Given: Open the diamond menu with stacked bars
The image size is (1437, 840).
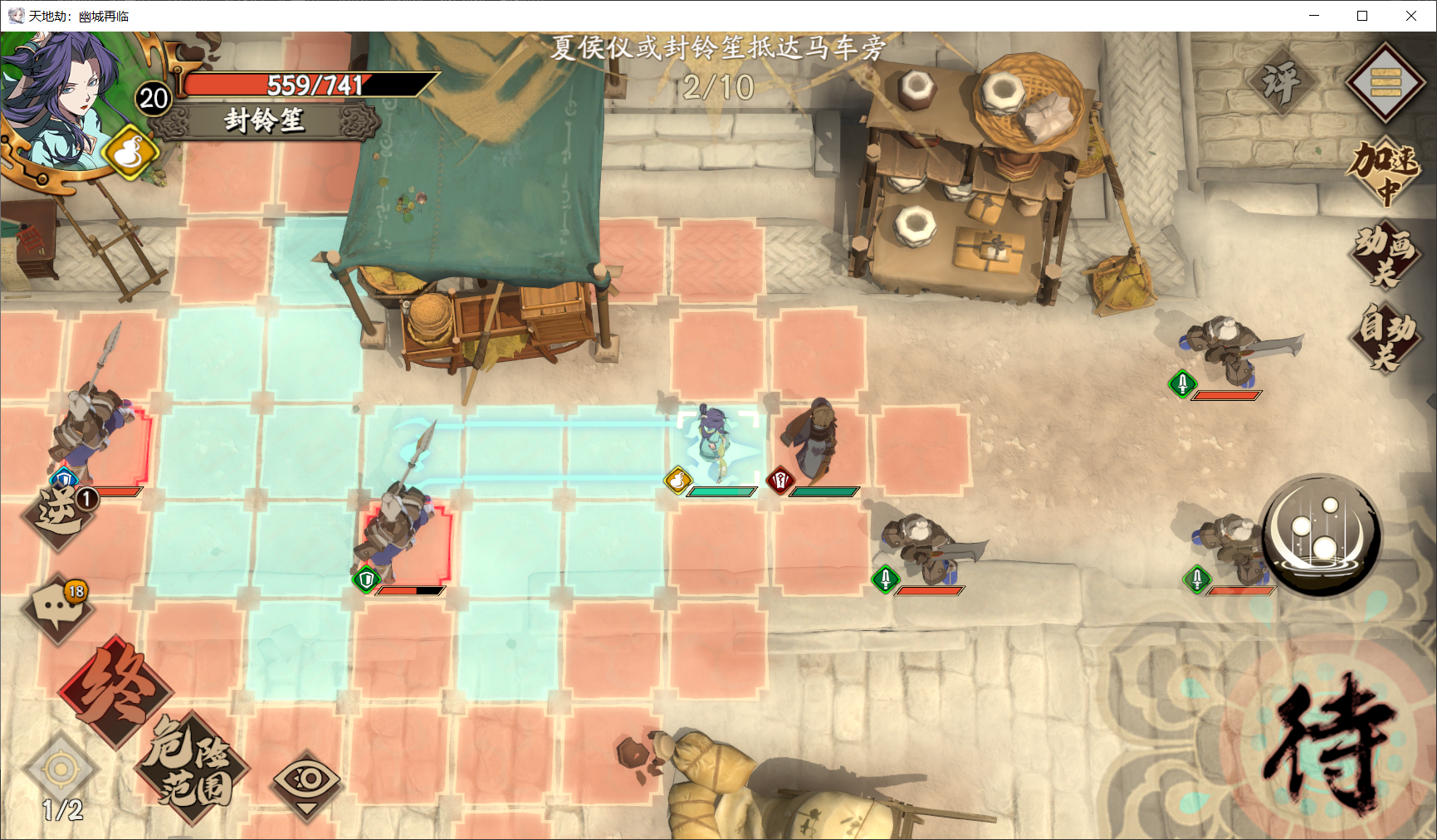Looking at the screenshot, I should [1385, 82].
